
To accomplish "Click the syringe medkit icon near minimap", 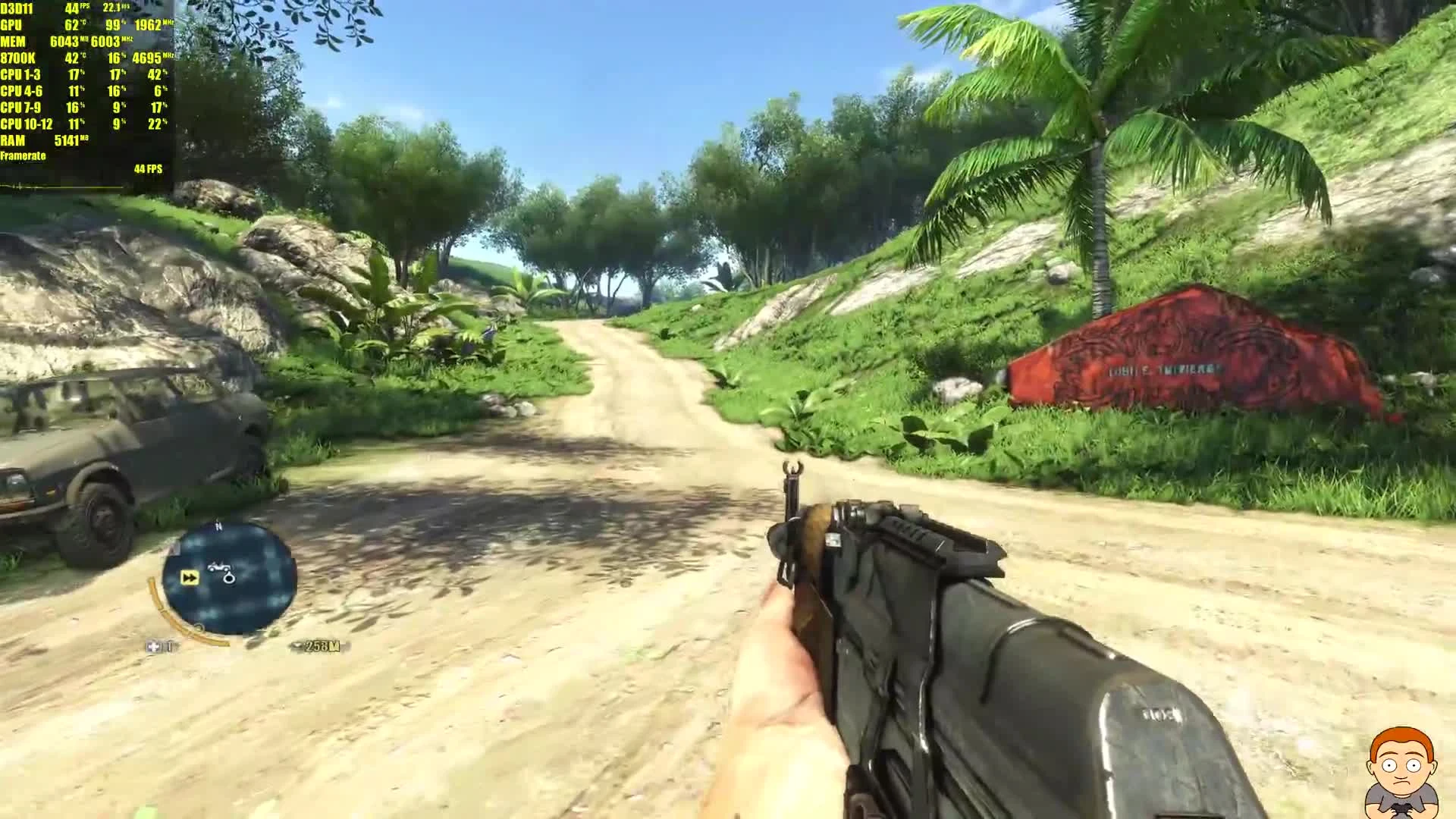I will pyautogui.click(x=155, y=647).
